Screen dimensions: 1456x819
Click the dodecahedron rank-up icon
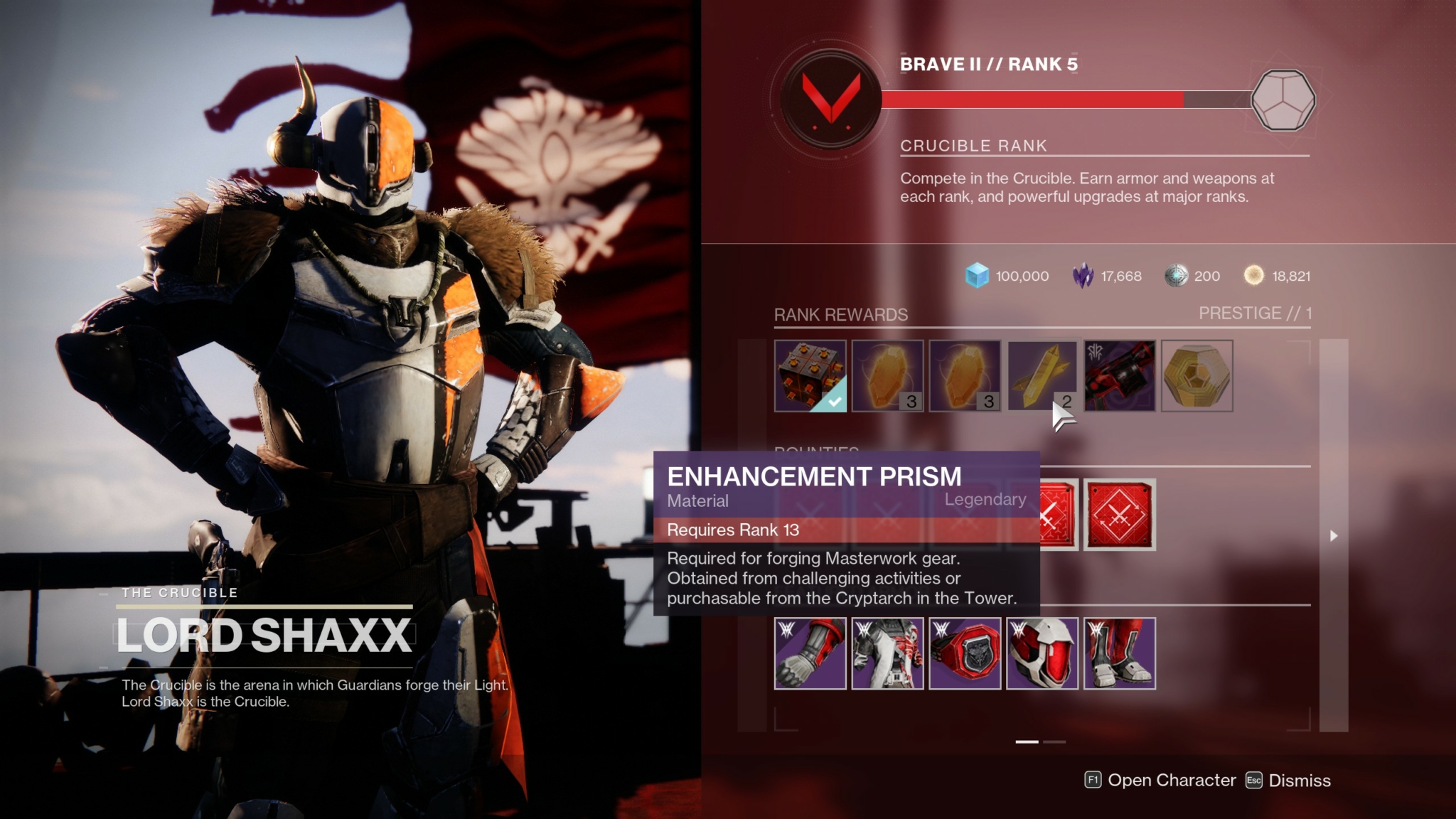point(1285,100)
